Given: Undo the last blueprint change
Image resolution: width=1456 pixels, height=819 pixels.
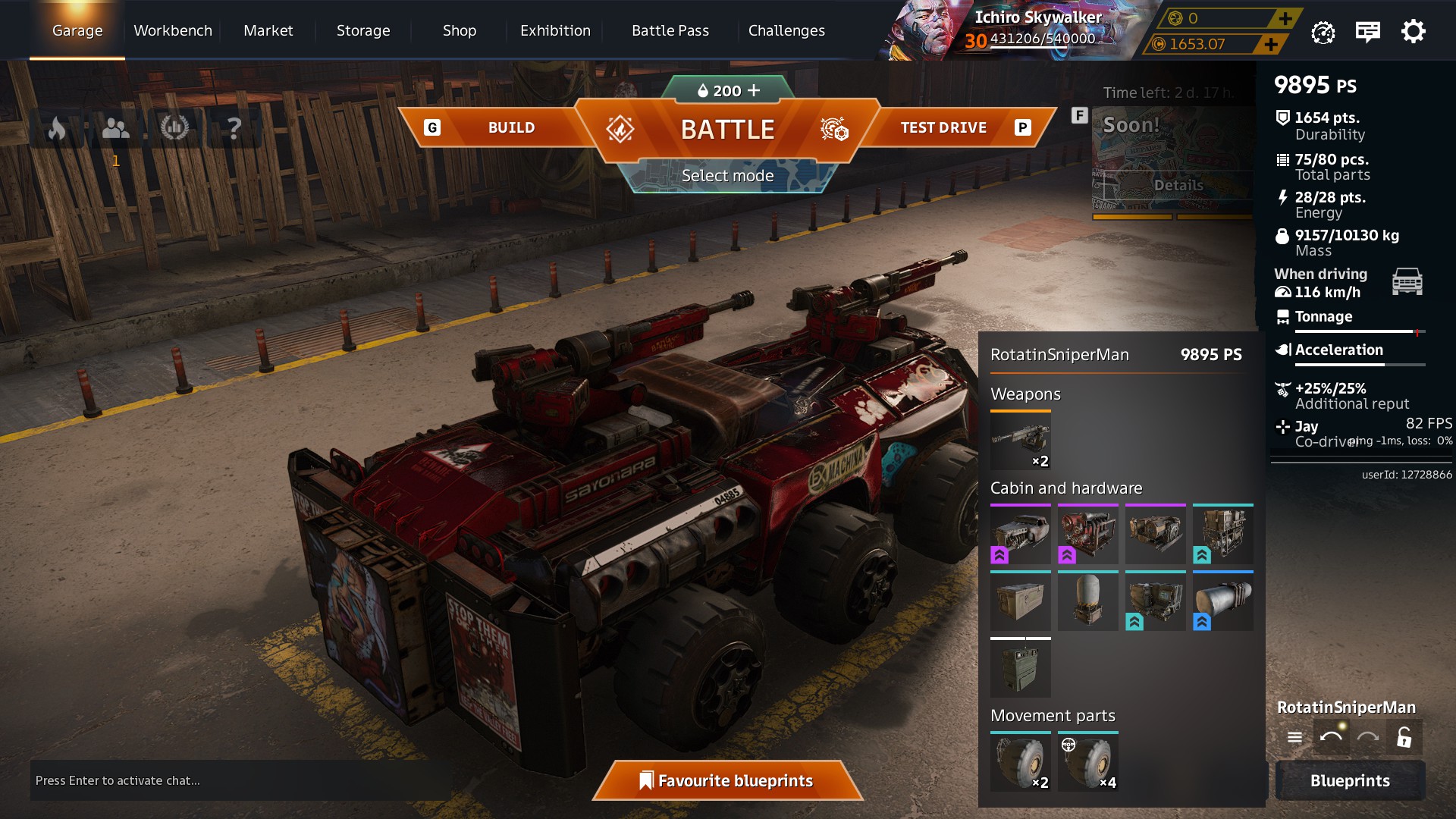Looking at the screenshot, I should 1331,737.
